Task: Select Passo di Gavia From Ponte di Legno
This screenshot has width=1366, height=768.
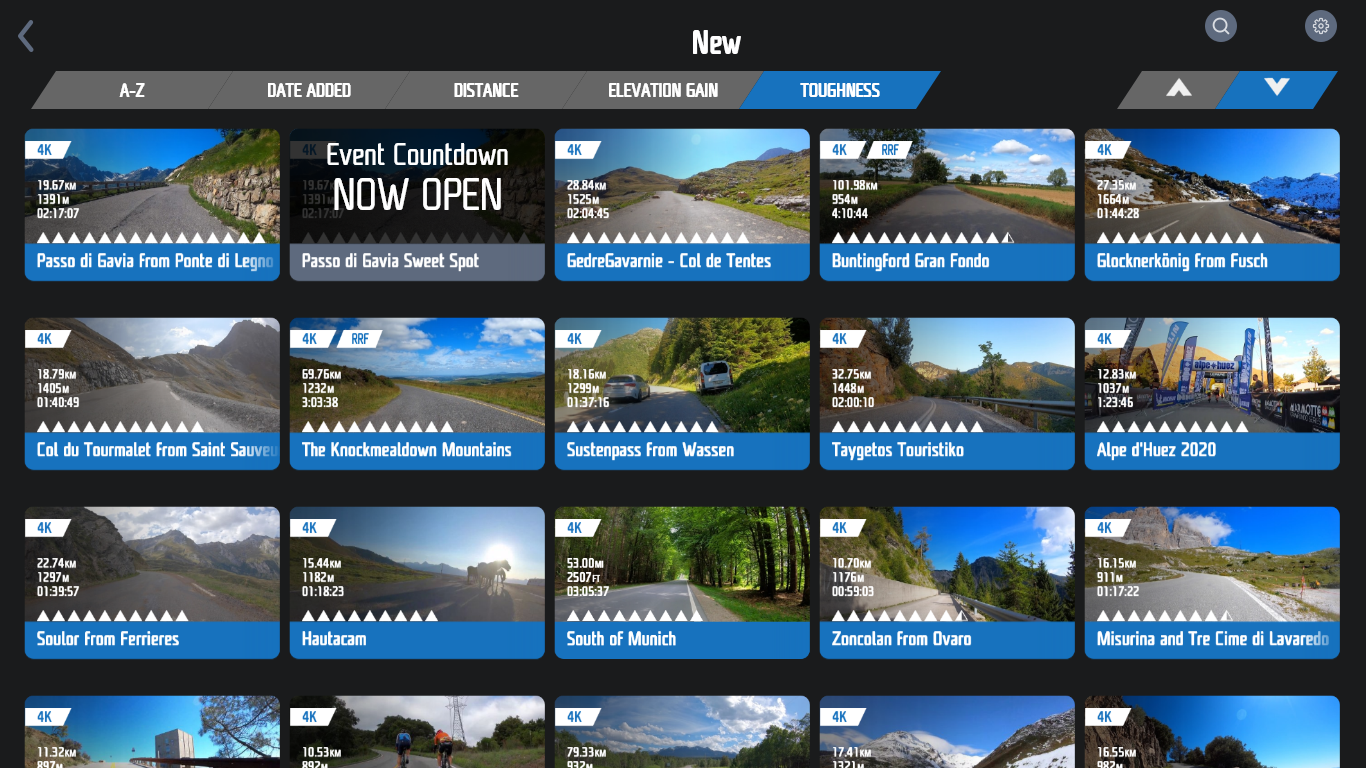Action: [152, 204]
